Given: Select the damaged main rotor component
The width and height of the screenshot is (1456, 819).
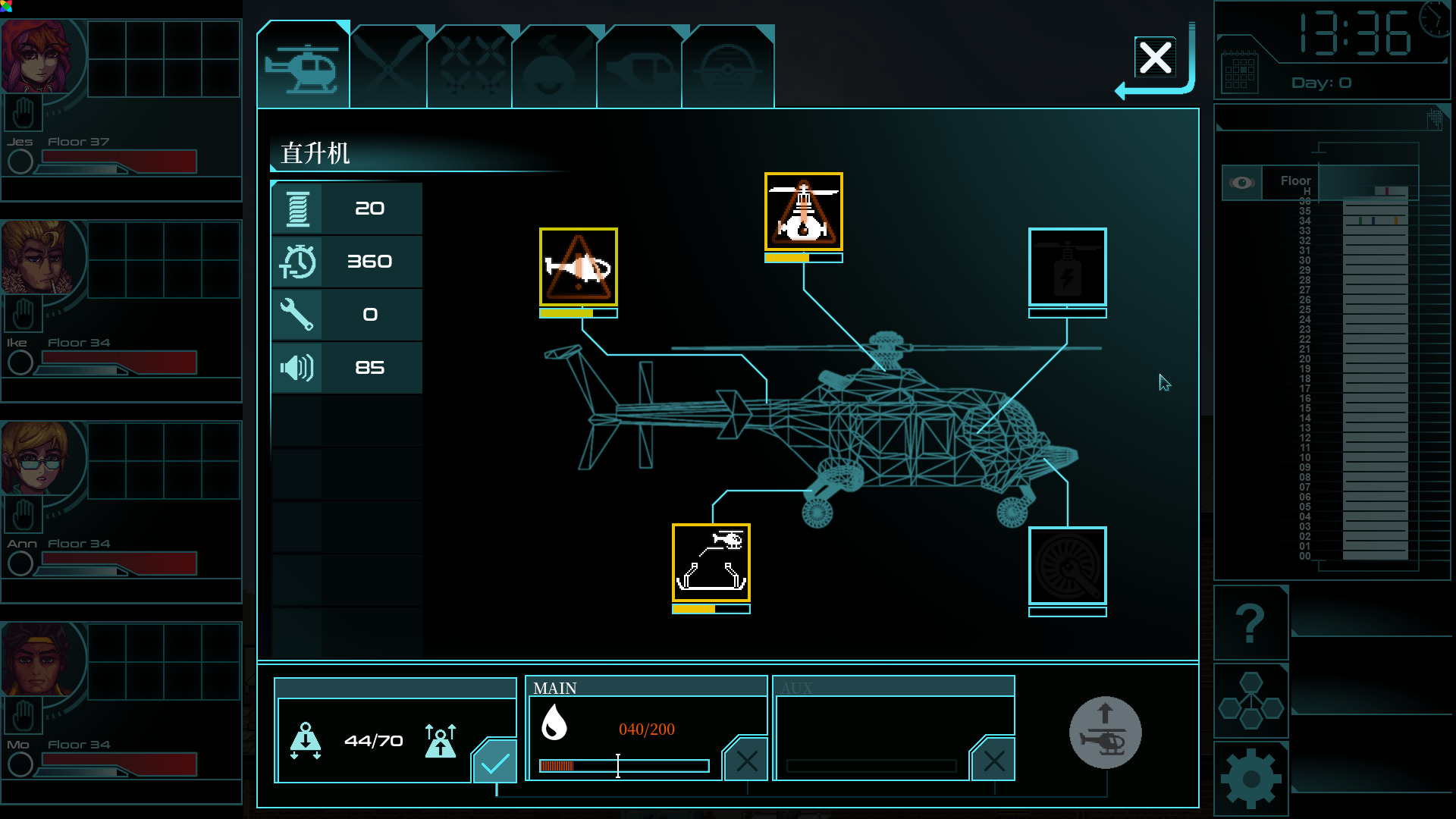Looking at the screenshot, I should click(x=804, y=212).
